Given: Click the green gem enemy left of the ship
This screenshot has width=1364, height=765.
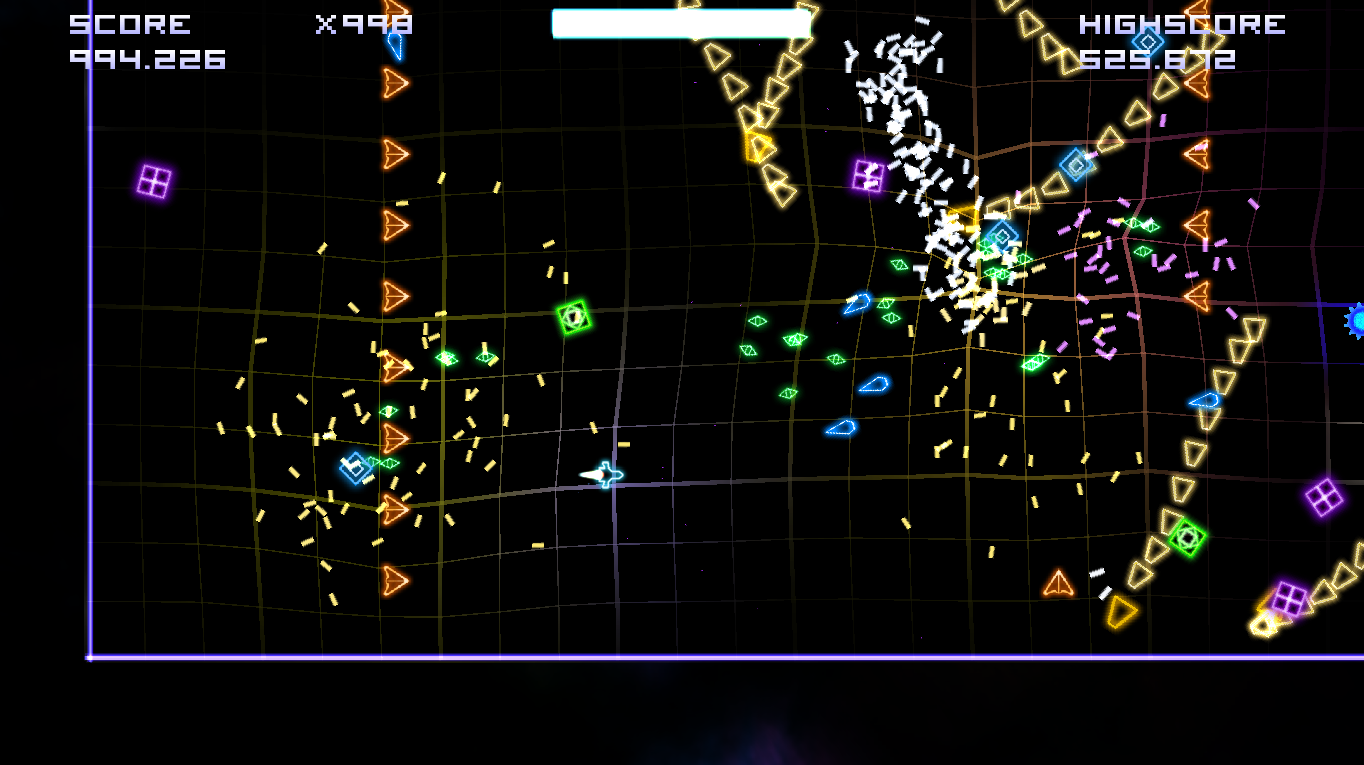Looking at the screenshot, I should pyautogui.click(x=448, y=358).
